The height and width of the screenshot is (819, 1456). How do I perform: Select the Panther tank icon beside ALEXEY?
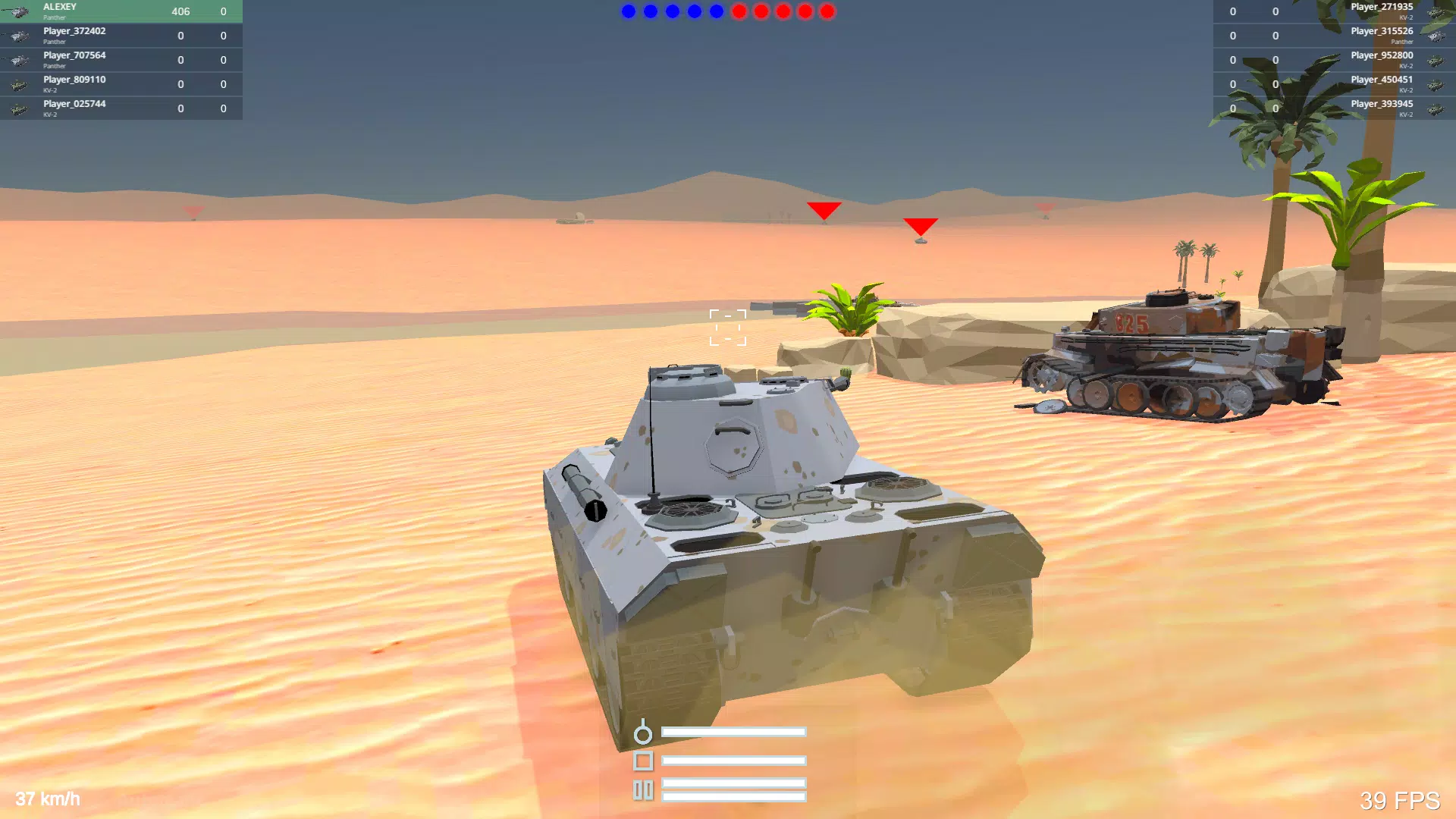tap(19, 11)
